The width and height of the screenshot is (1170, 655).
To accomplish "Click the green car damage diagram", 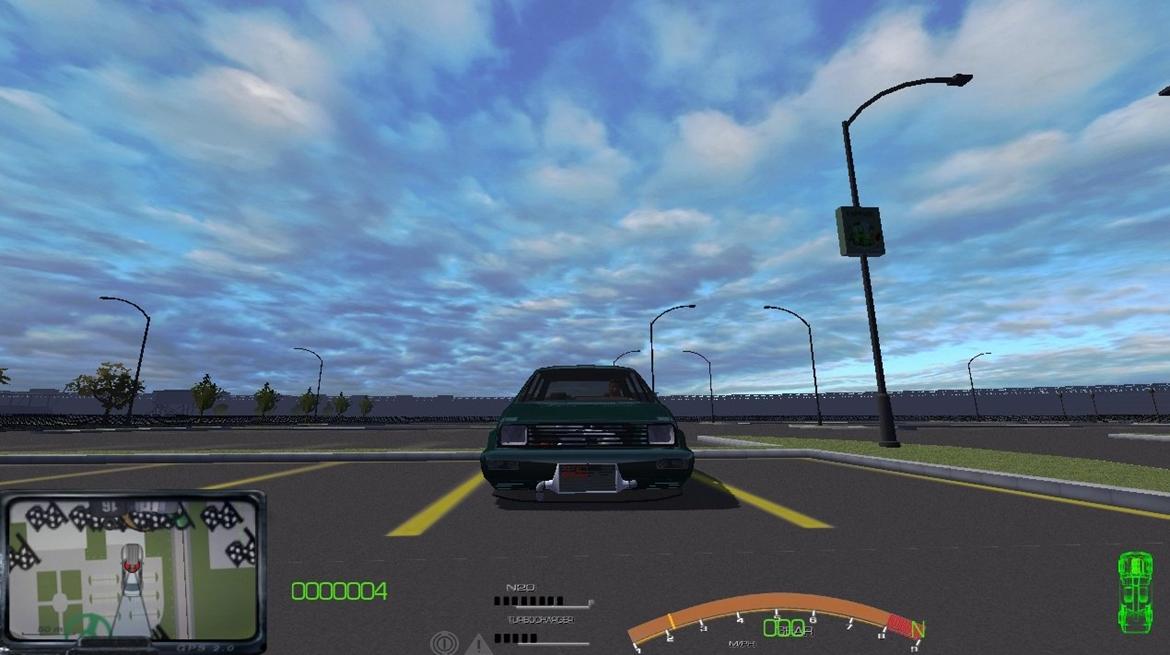I will (1134, 592).
